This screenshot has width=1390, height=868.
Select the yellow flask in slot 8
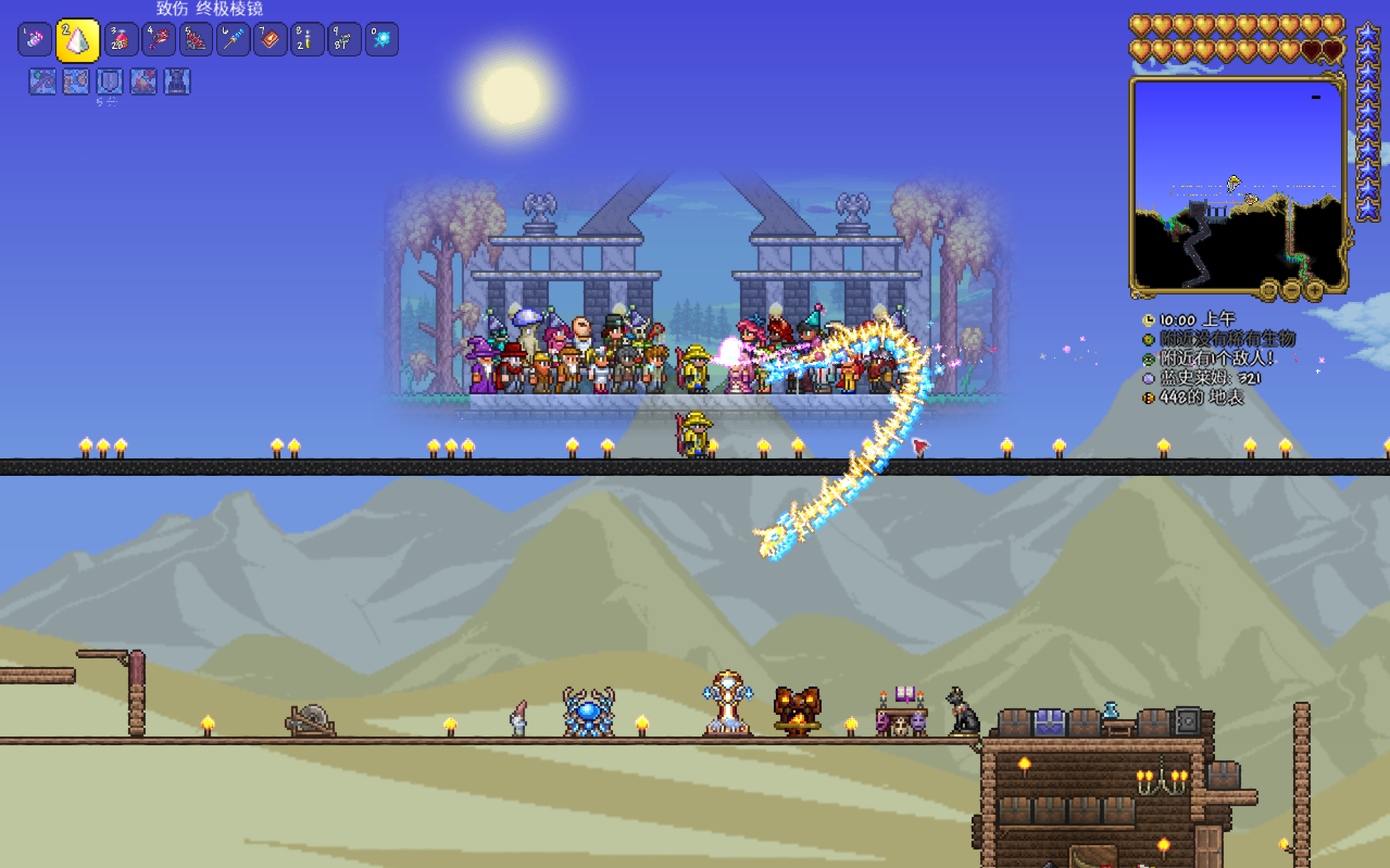coord(307,40)
